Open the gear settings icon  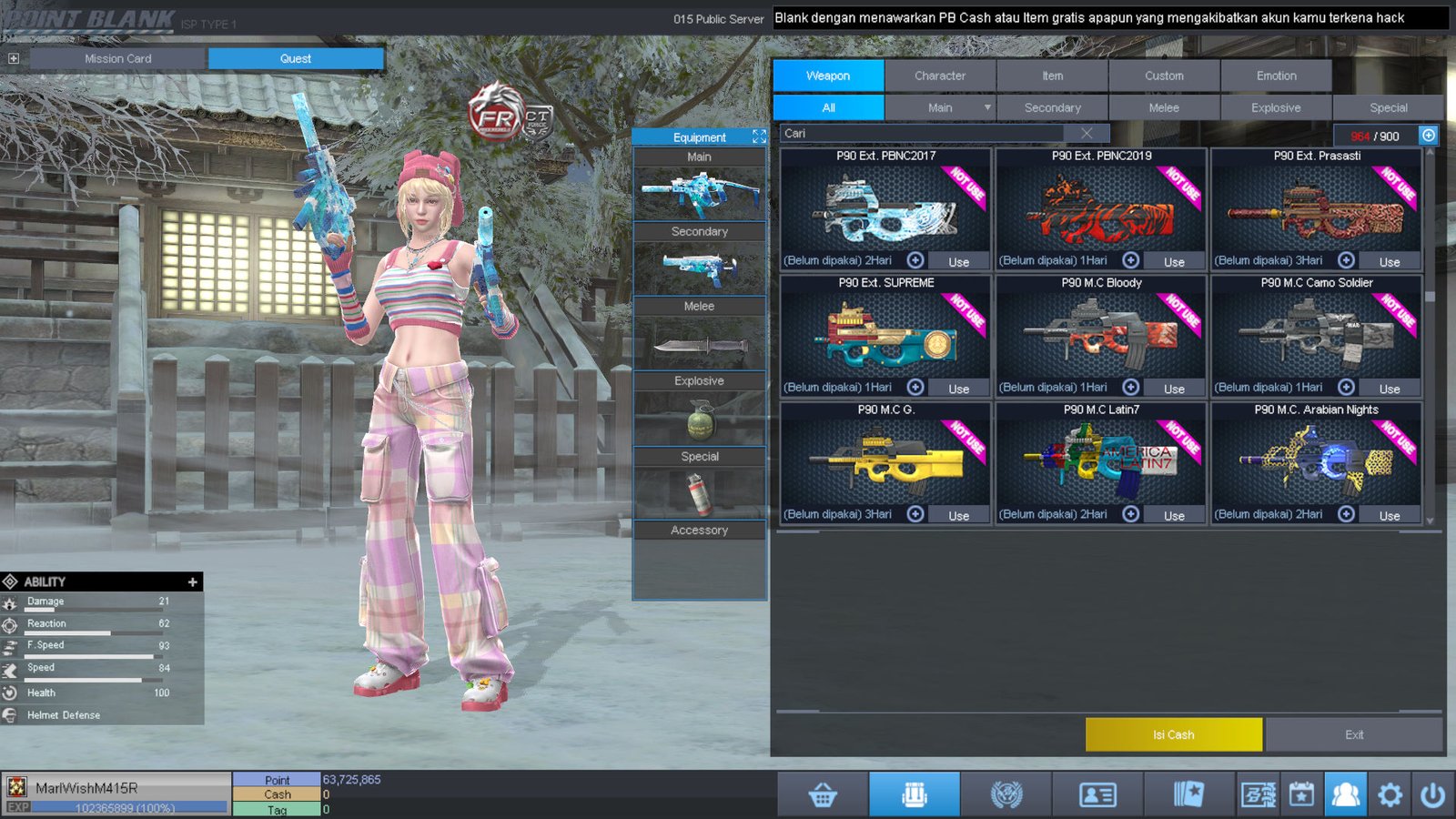pos(1390,795)
